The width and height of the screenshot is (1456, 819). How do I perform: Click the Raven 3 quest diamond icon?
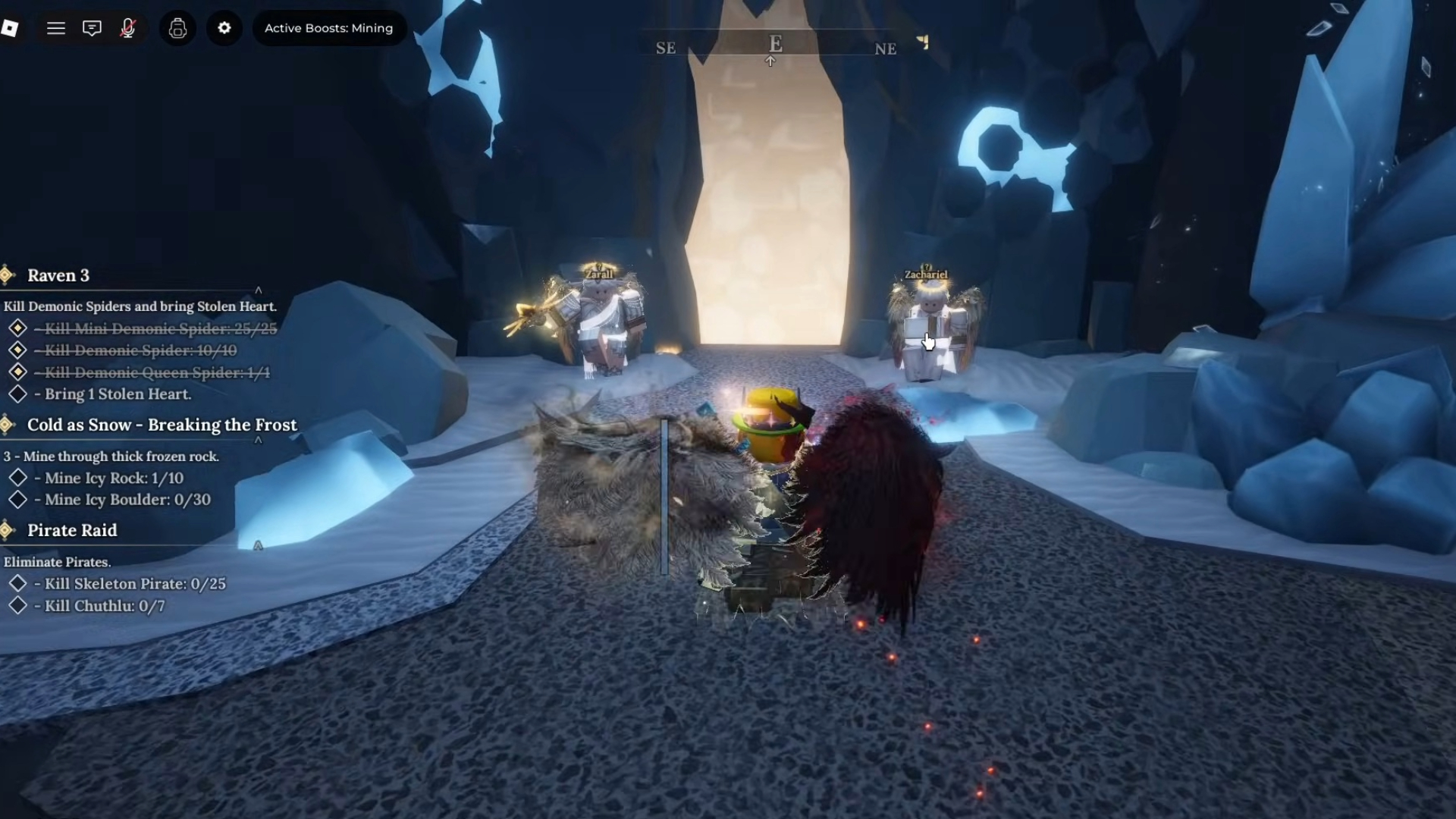(x=7, y=275)
